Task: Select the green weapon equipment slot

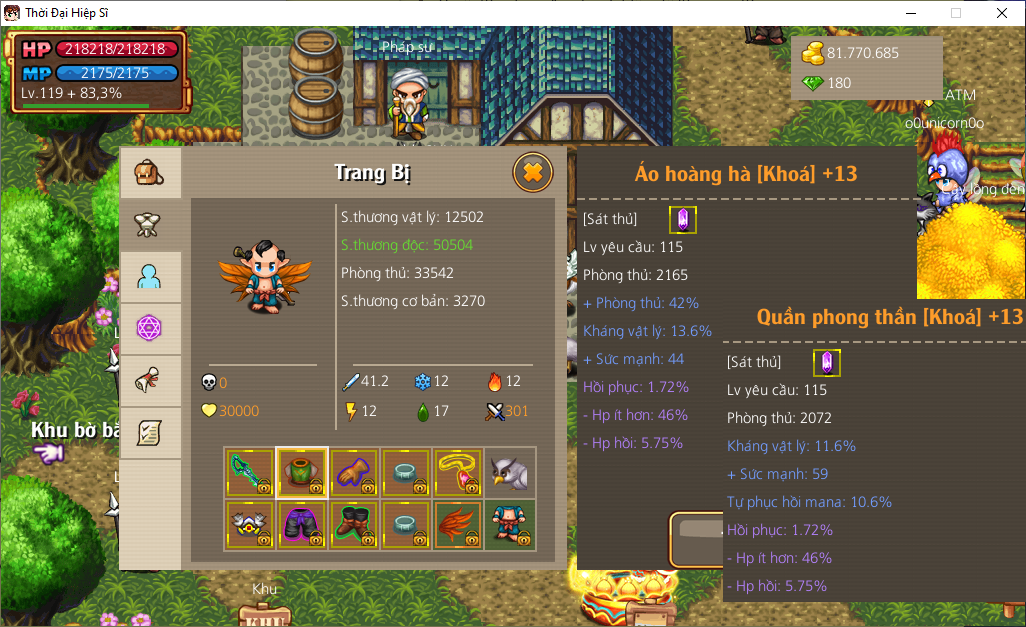Action: [250, 472]
